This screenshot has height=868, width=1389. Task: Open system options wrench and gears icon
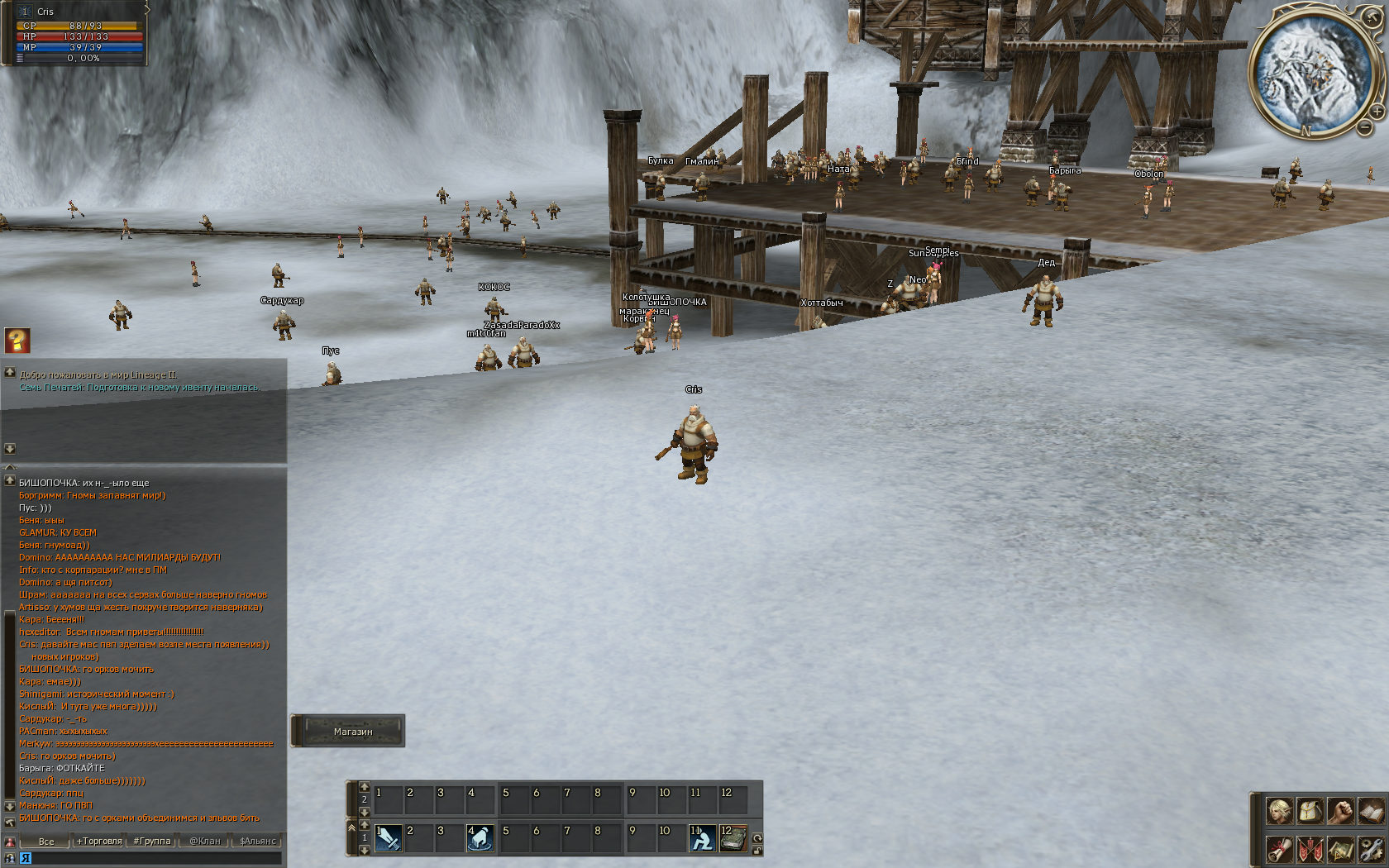tap(1371, 849)
